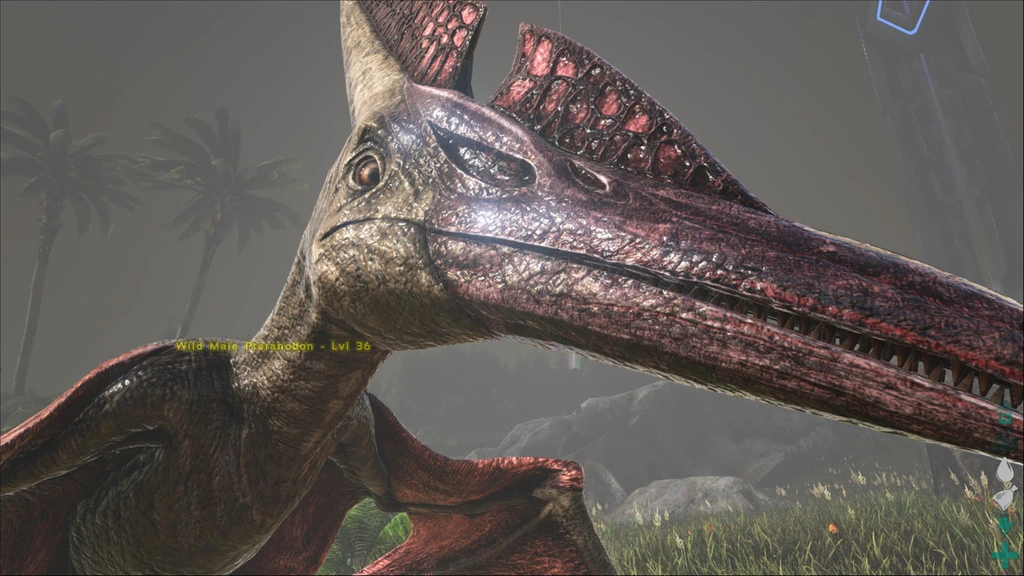Select the green downward arrow status icon
1024x576 pixels.
[1005, 526]
